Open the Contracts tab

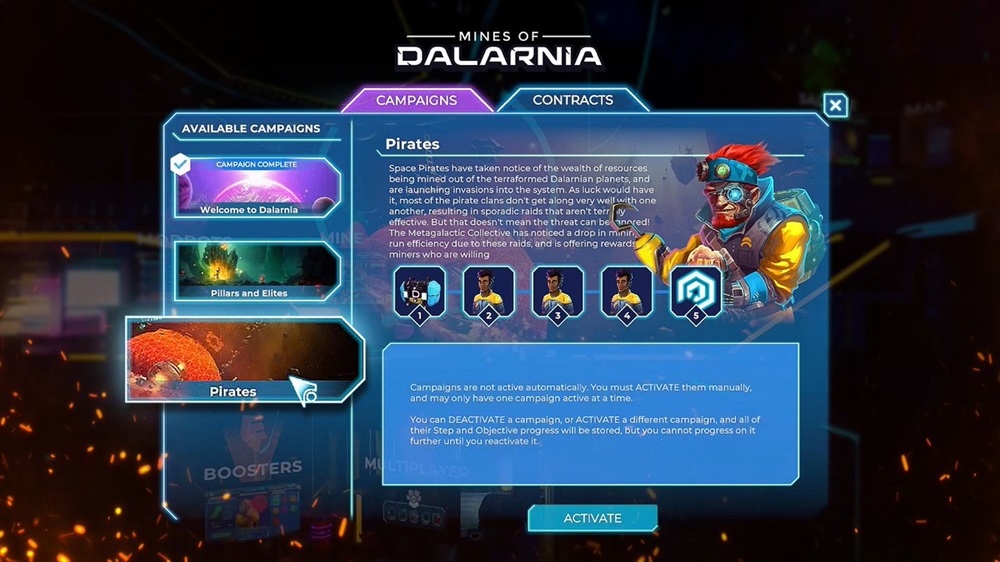click(x=572, y=100)
